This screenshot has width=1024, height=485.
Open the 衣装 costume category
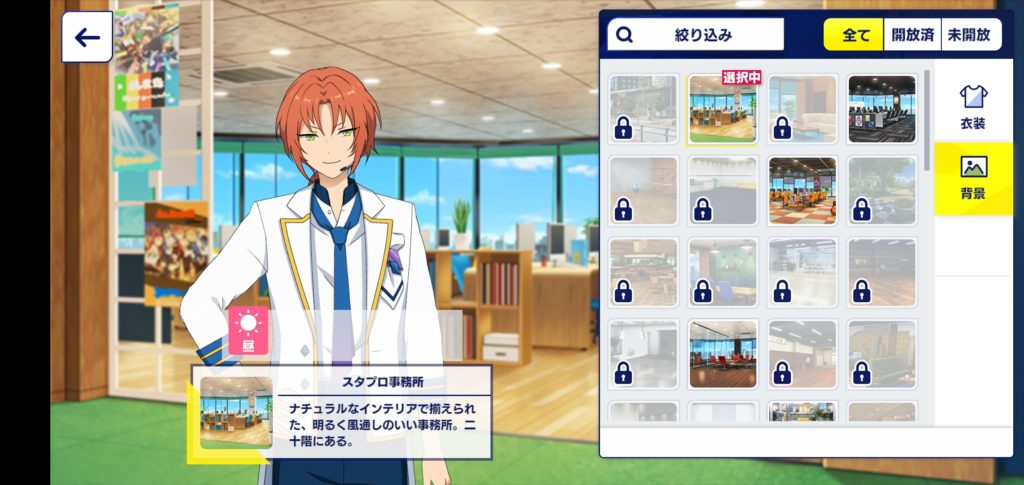[973, 106]
